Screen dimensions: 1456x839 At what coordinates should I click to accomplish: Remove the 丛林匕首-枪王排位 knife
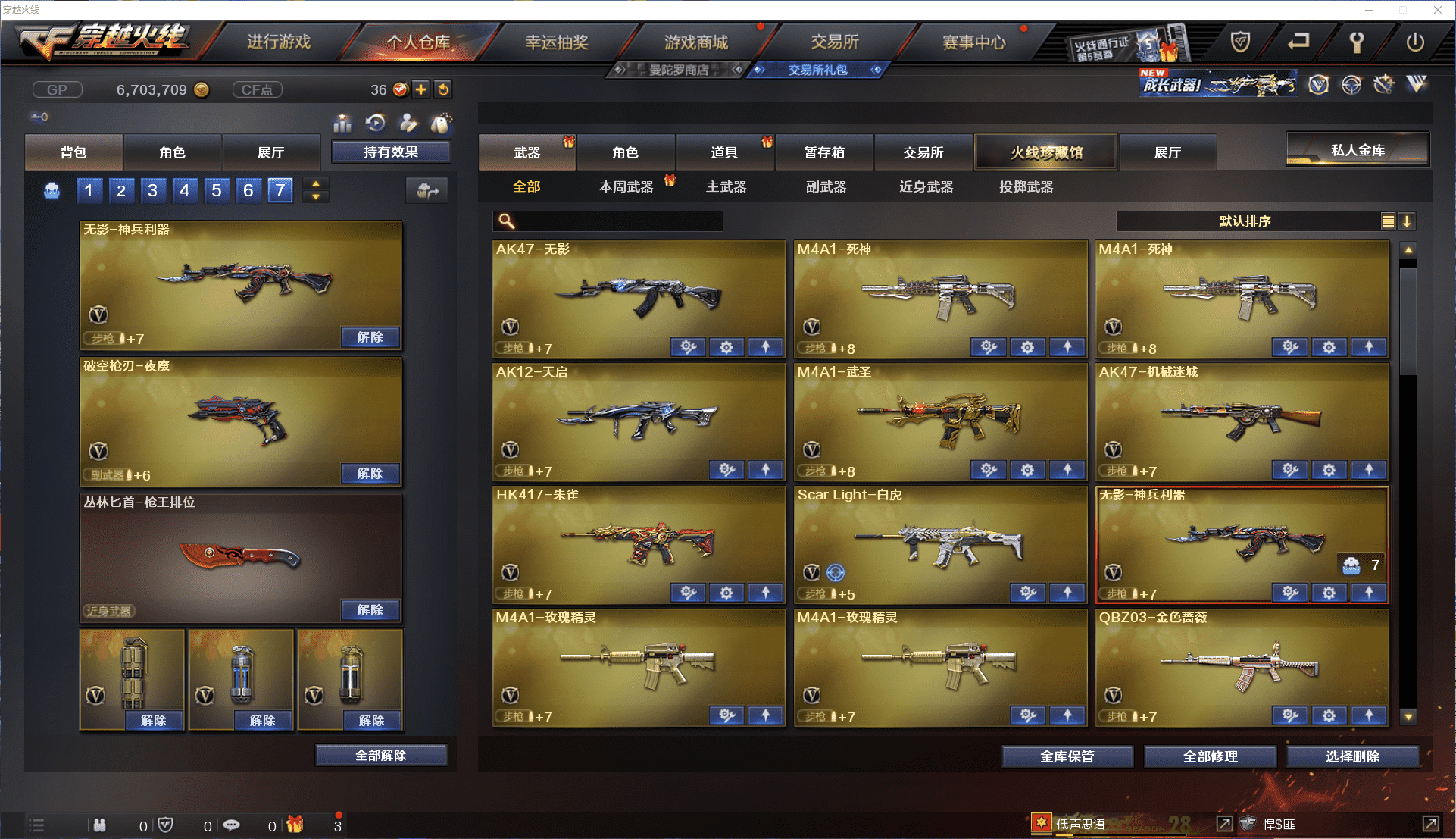(x=370, y=610)
